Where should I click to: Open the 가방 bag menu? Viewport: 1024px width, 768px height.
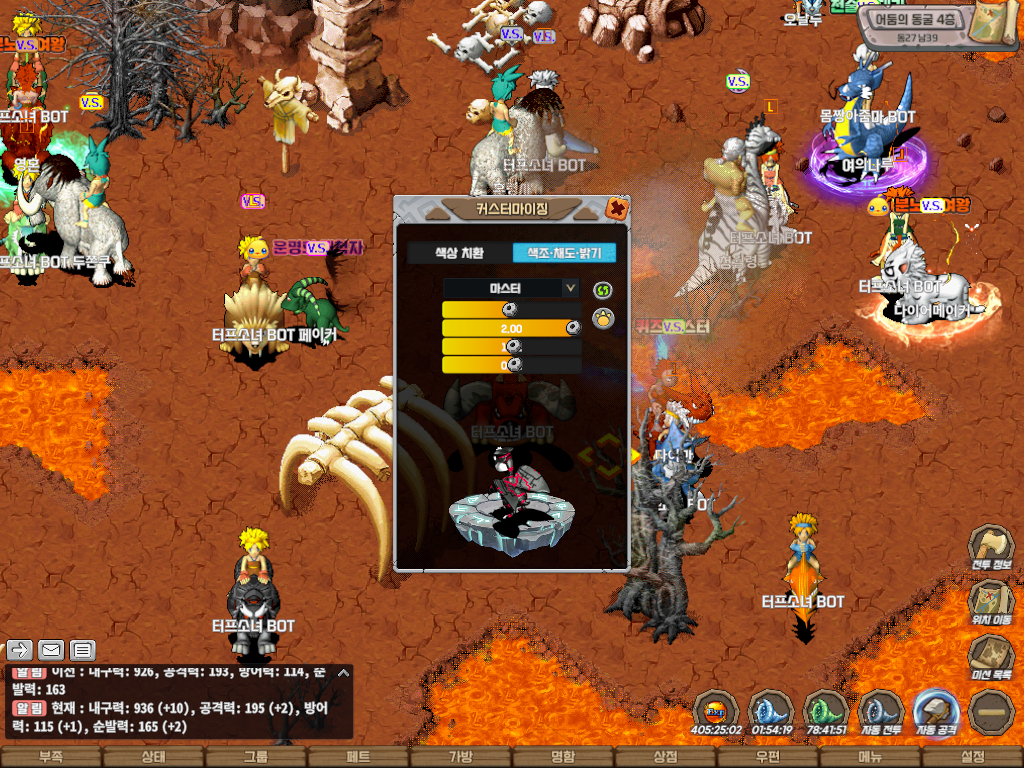point(461,757)
